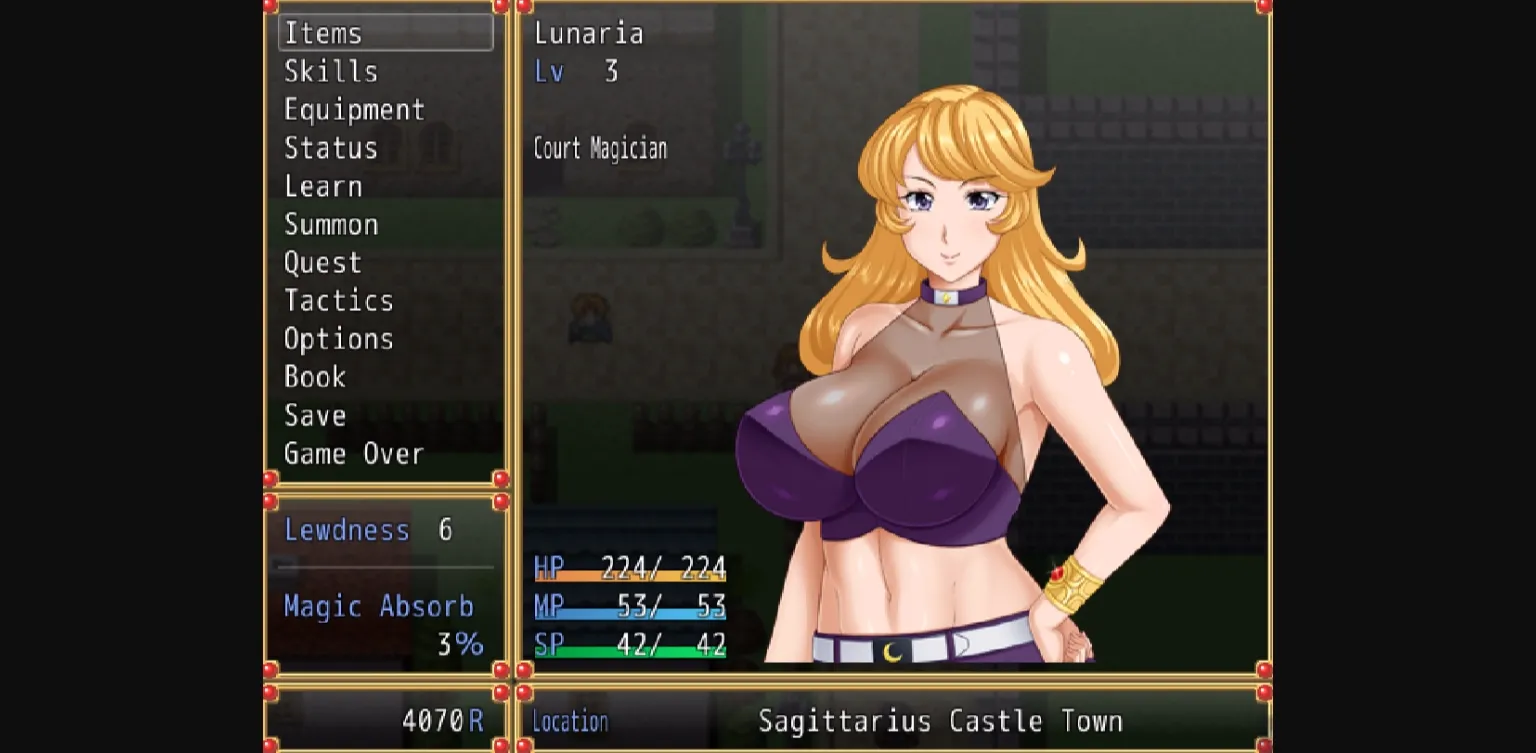This screenshot has width=1536, height=753.
Task: Select Save from the menu
Action: pos(314,415)
